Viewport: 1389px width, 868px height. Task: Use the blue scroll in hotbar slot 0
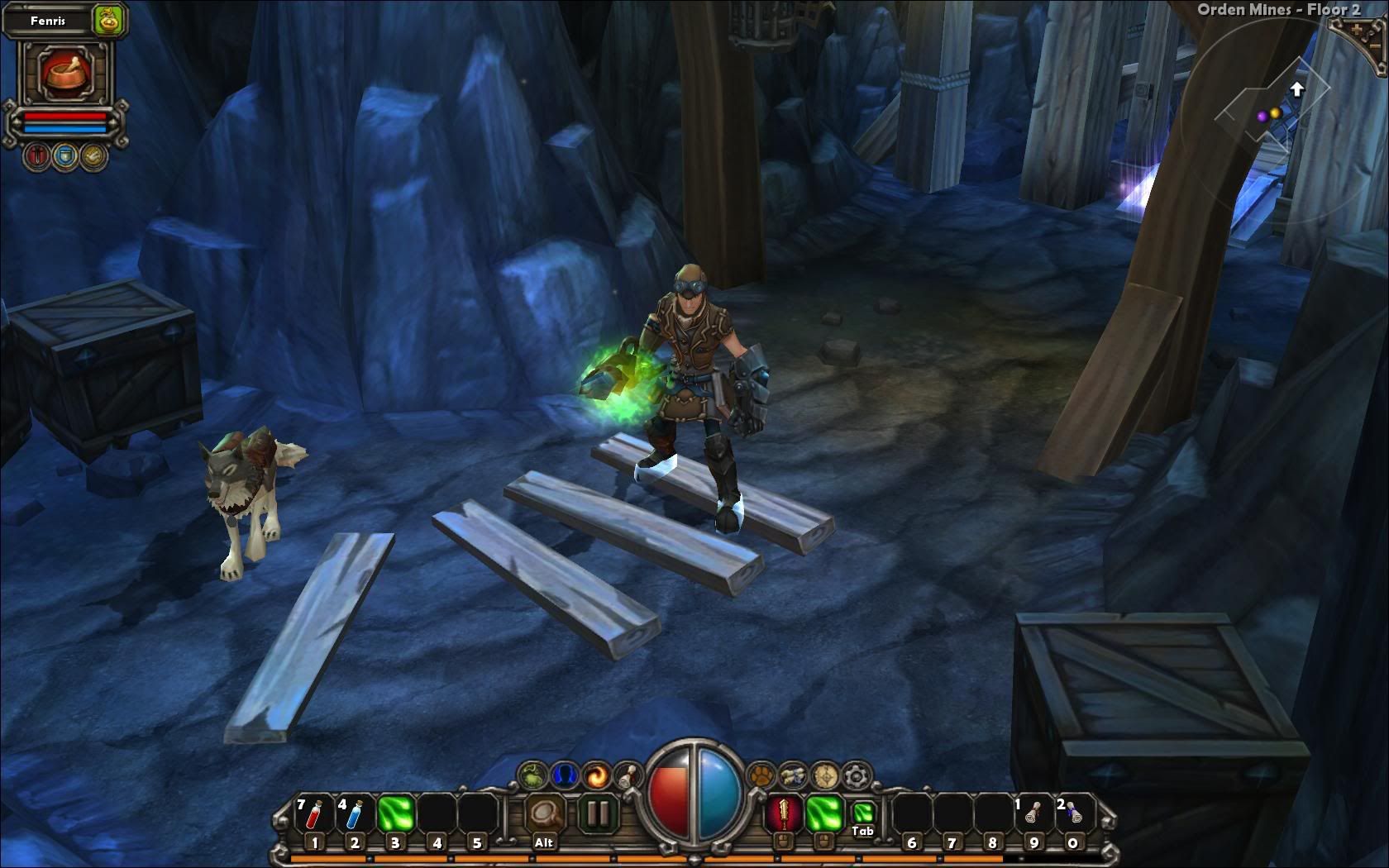(1073, 814)
